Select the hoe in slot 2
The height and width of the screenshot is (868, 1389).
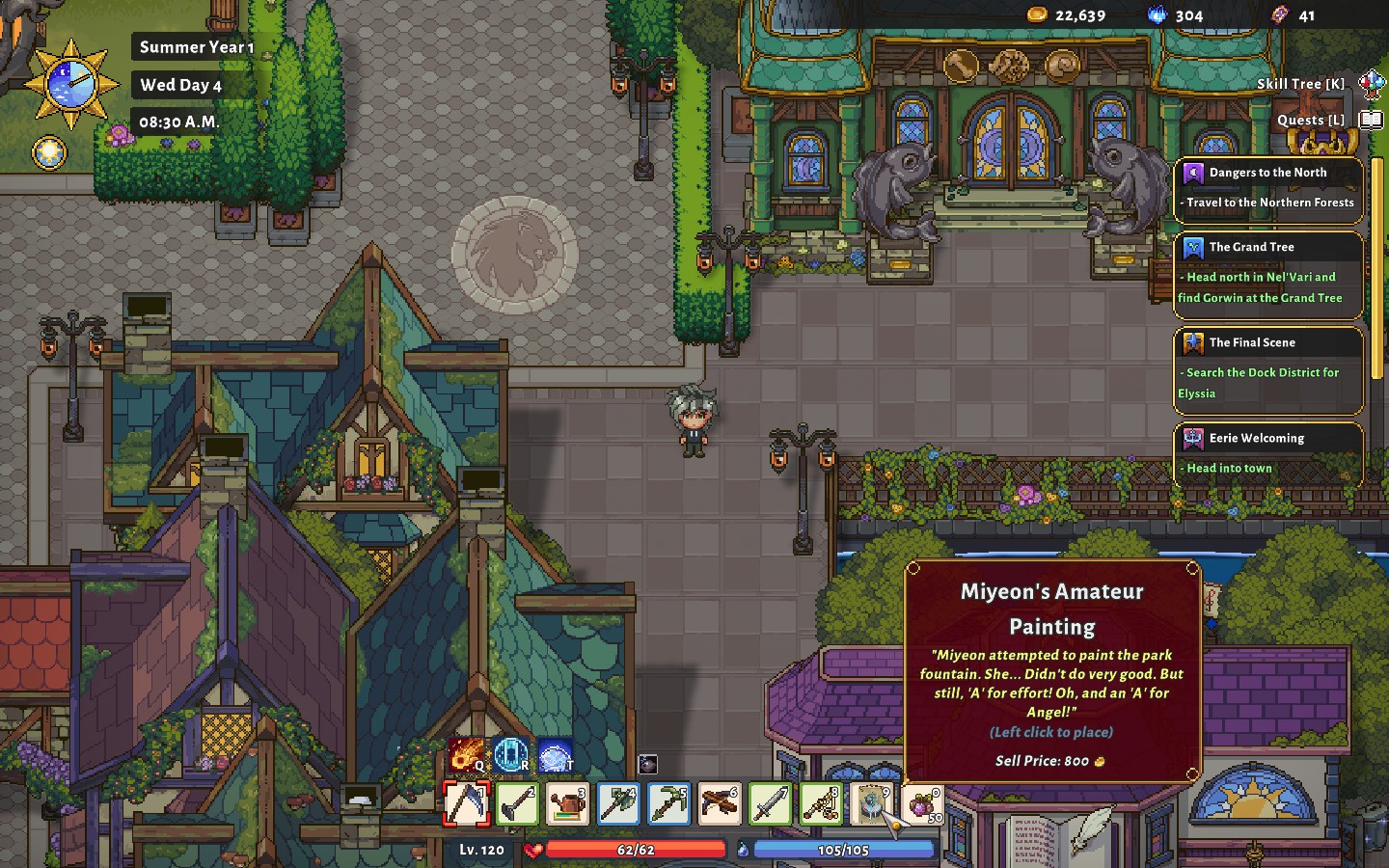pyautogui.click(x=517, y=802)
